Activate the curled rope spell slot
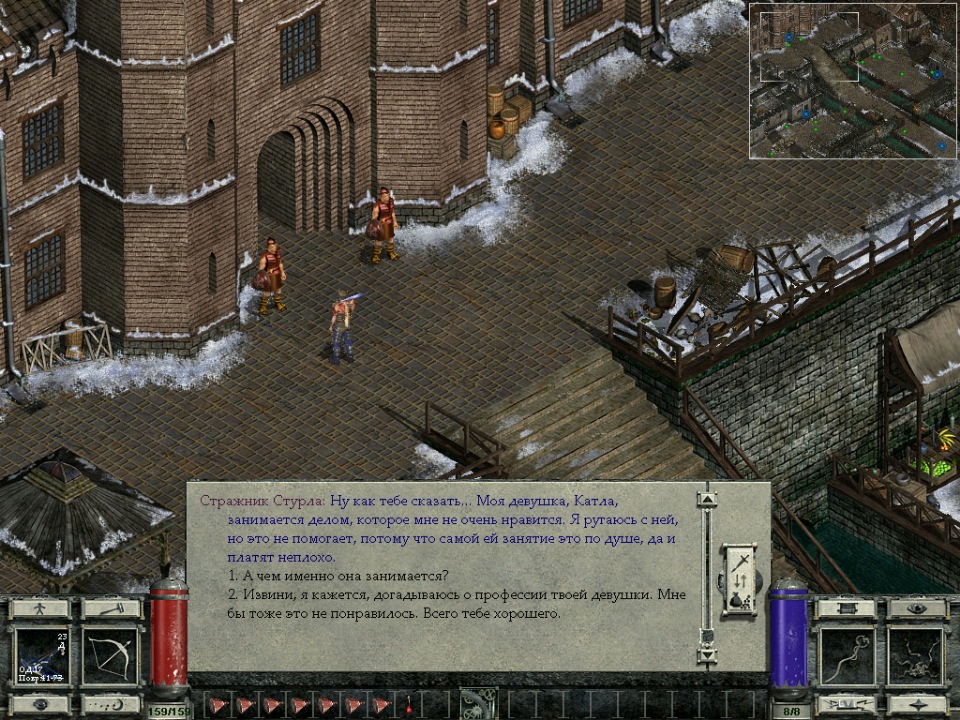The width and height of the screenshot is (960, 720). tap(847, 655)
